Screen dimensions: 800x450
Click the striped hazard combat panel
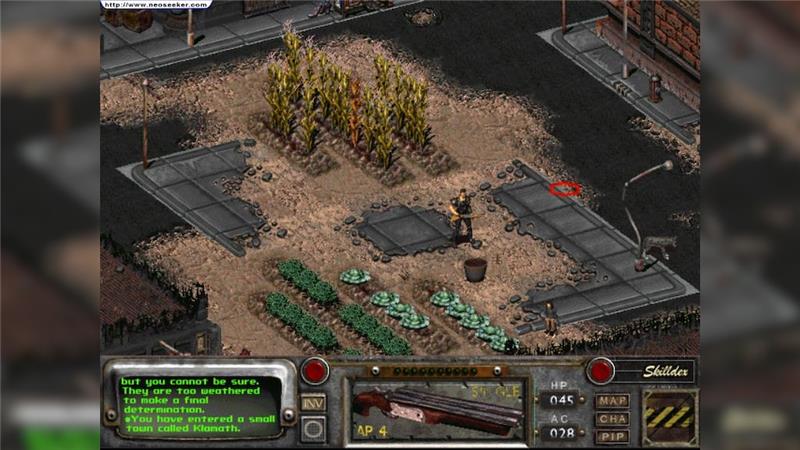tap(668, 416)
